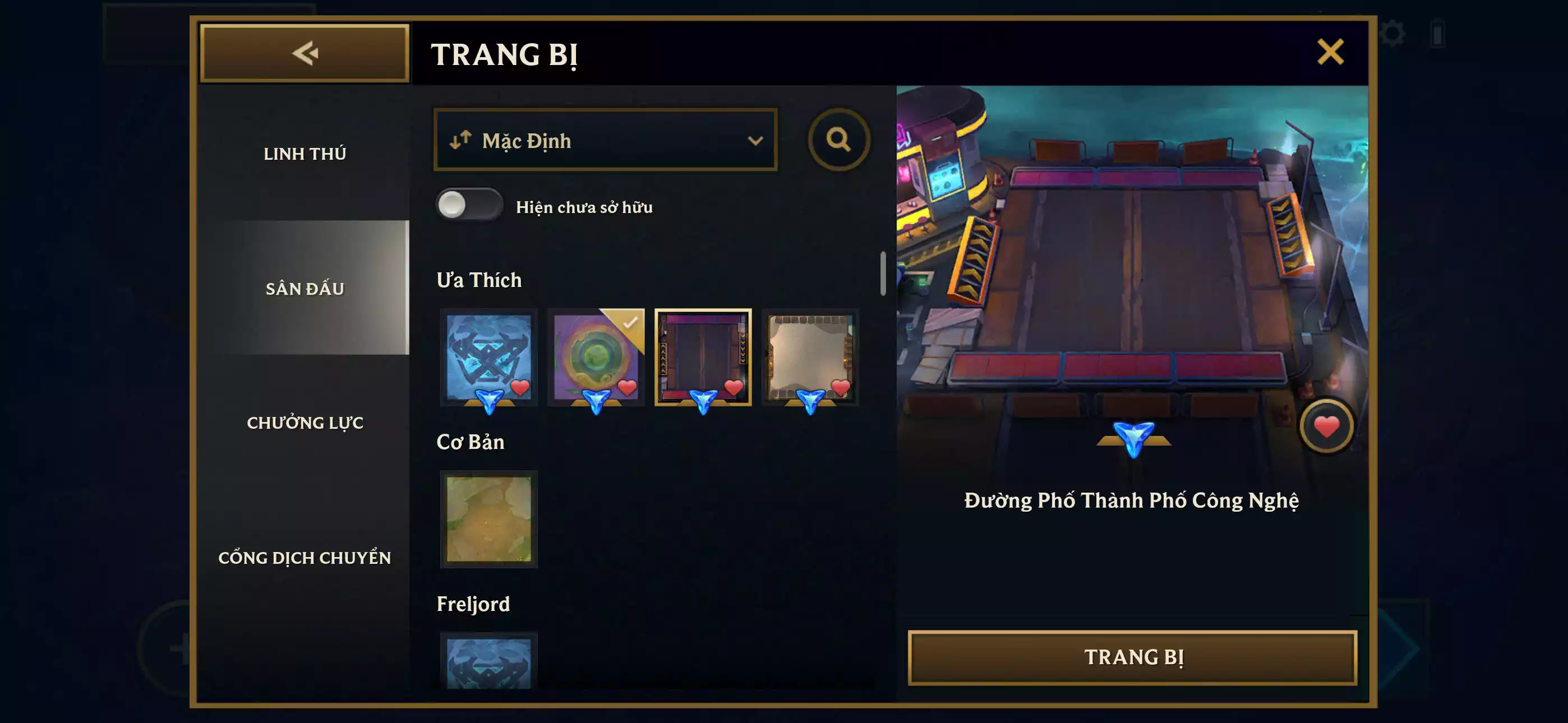The width and height of the screenshot is (1568, 723).
Task: Click the chevron inside the sort selector
Action: [757, 141]
